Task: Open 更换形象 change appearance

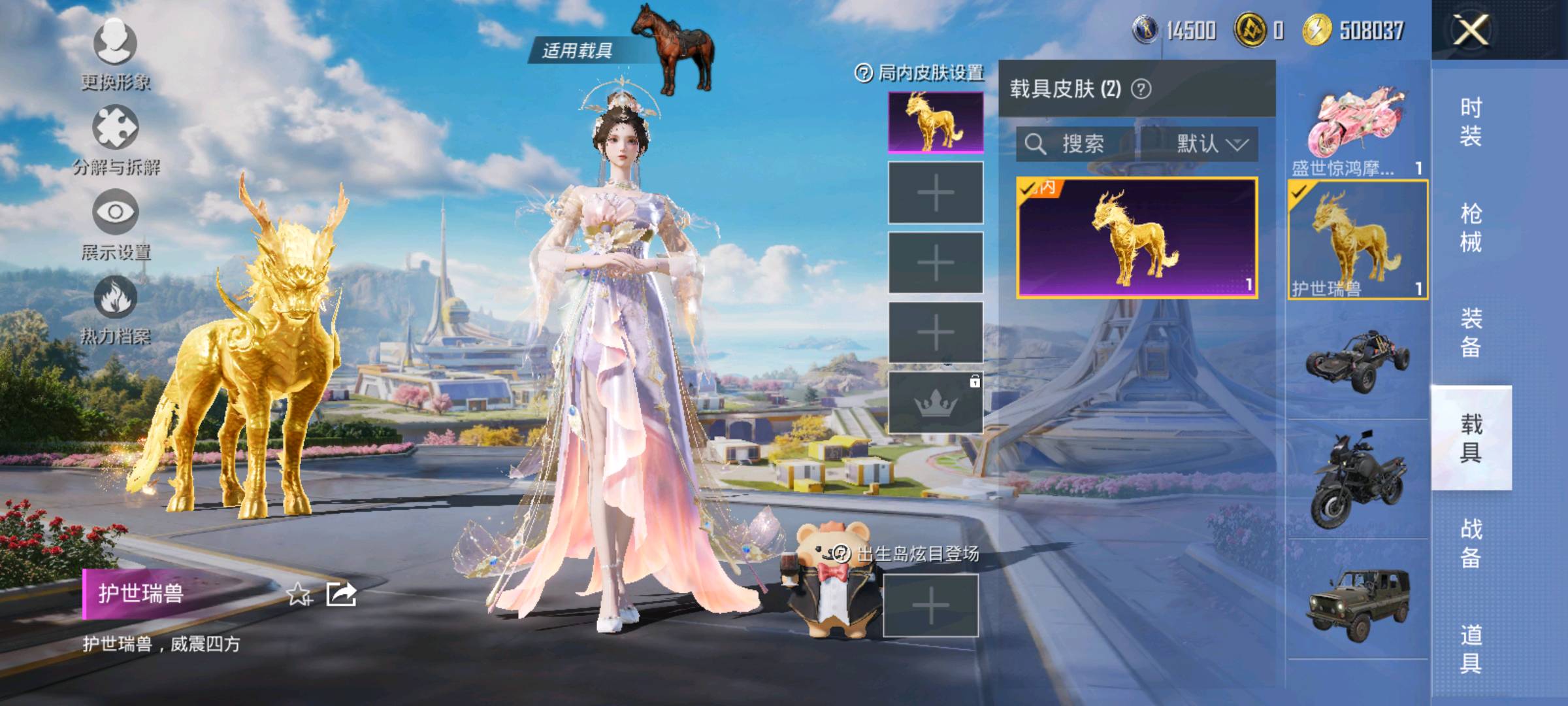Action: 116,43
